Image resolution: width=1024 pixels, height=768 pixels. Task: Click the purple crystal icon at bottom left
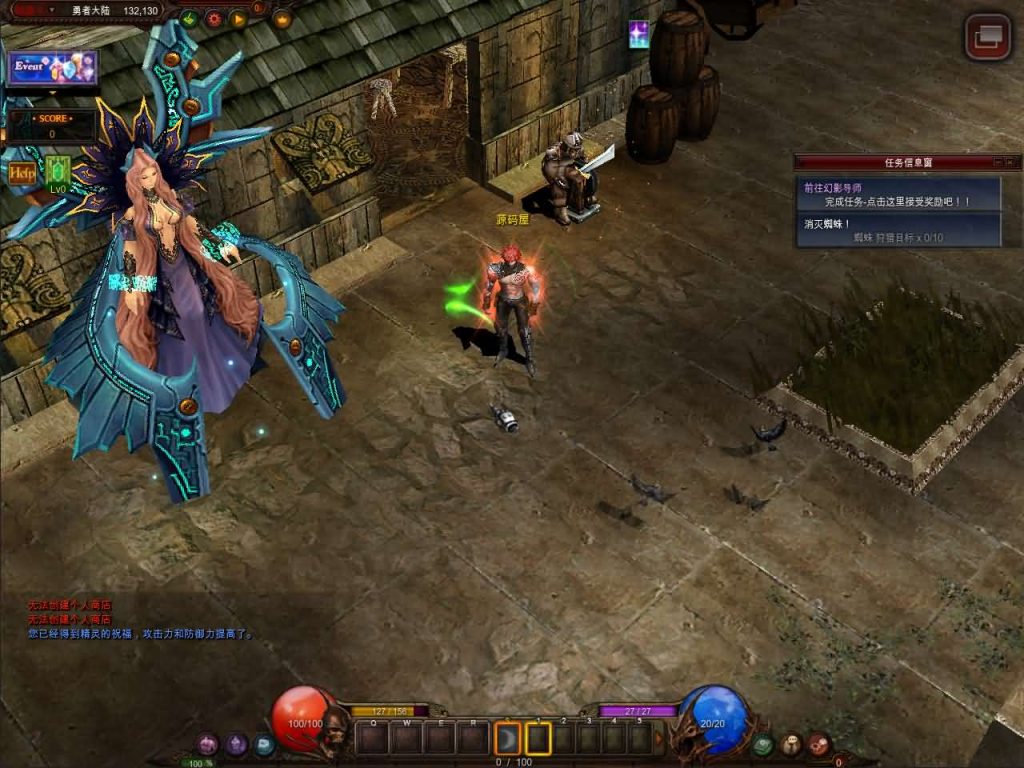236,744
